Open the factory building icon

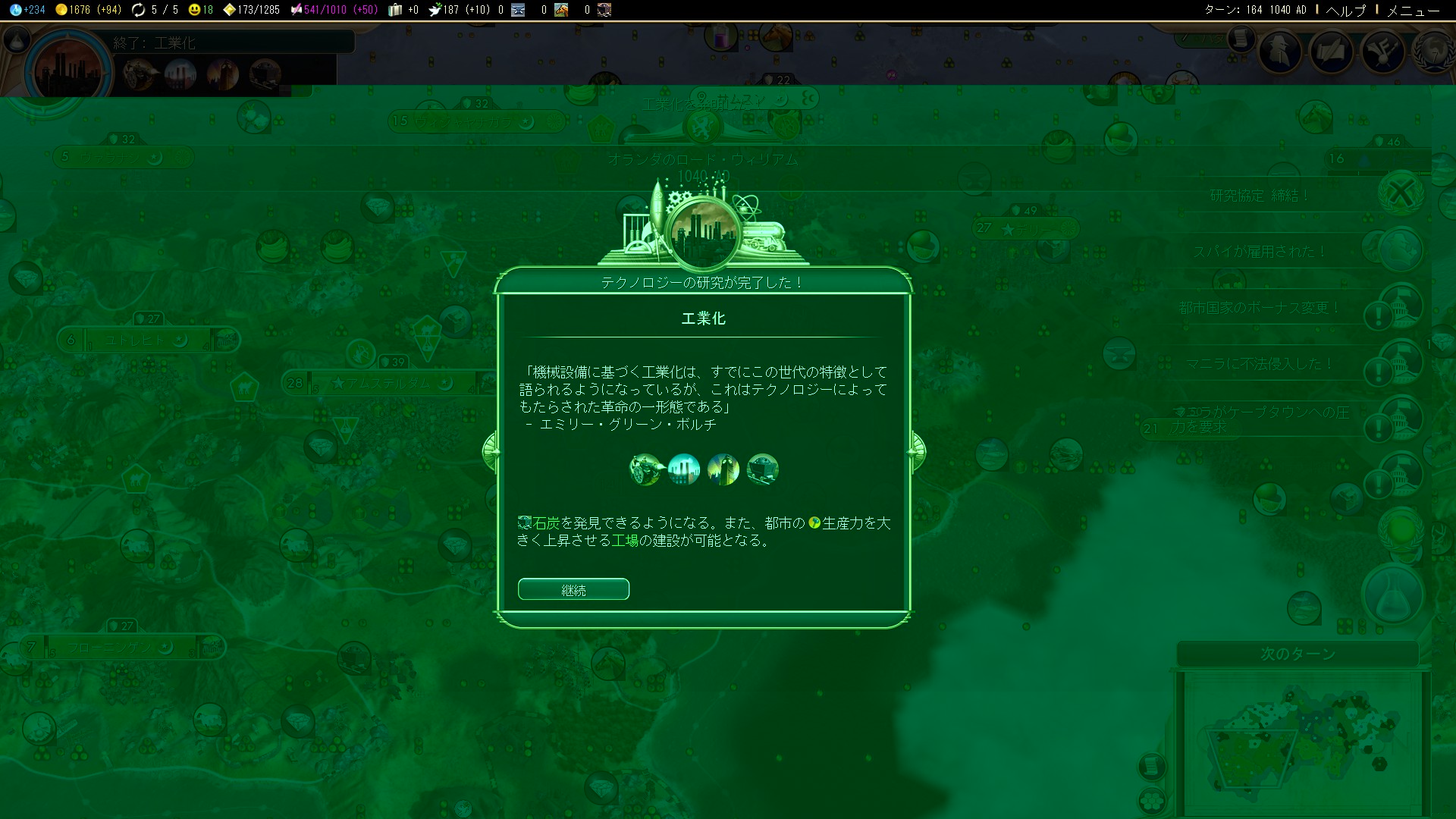click(x=684, y=469)
